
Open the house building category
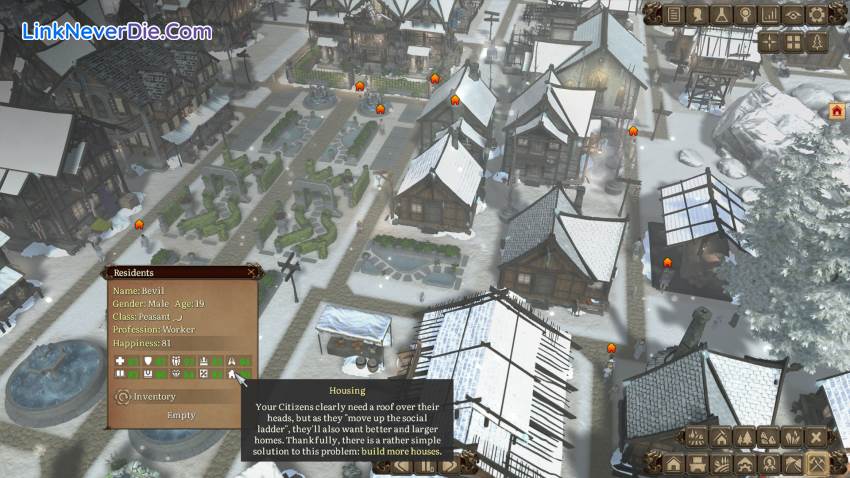click(674, 464)
